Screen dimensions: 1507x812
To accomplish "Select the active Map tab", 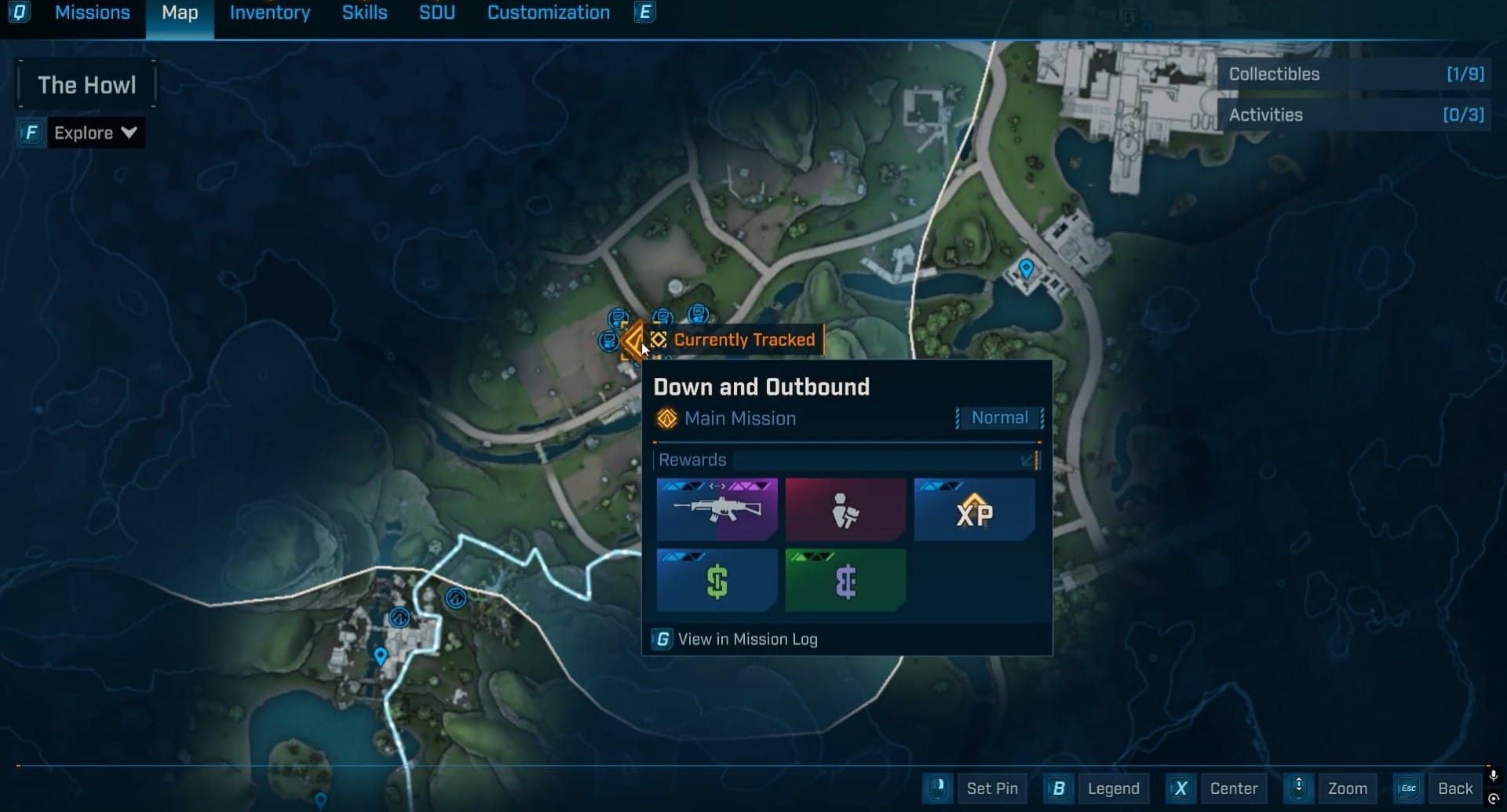I will [x=180, y=13].
